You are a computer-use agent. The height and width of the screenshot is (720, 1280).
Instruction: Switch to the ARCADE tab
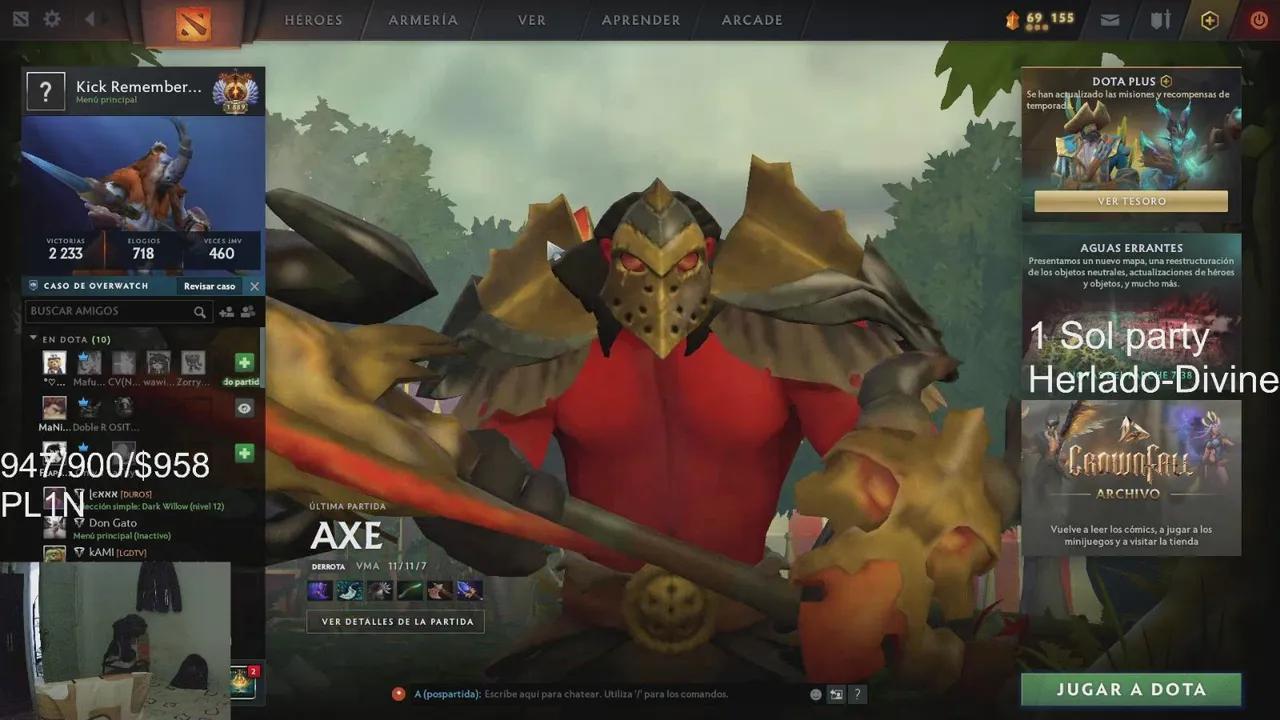751,20
